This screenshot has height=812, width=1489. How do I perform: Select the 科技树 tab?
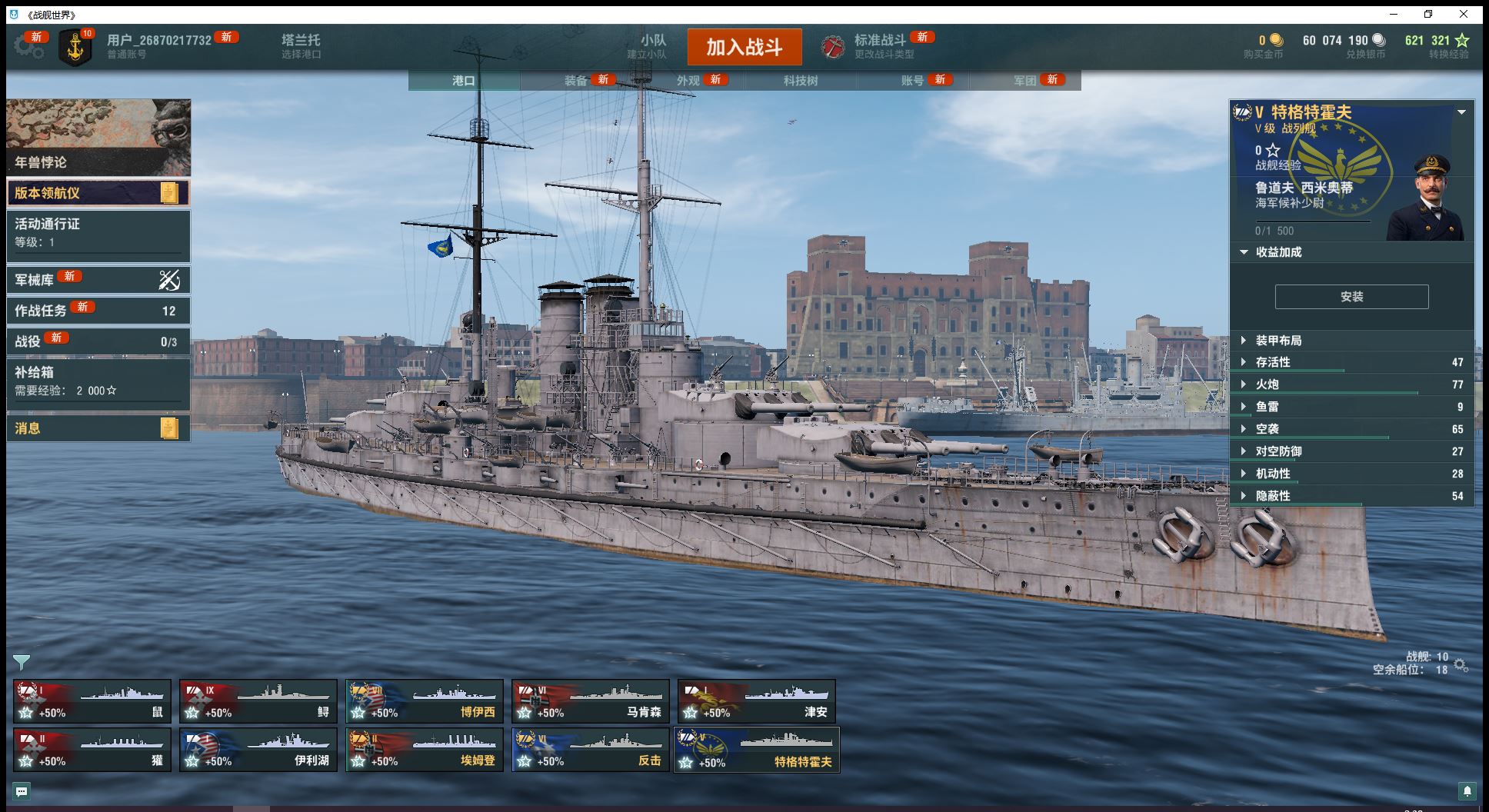click(x=801, y=80)
